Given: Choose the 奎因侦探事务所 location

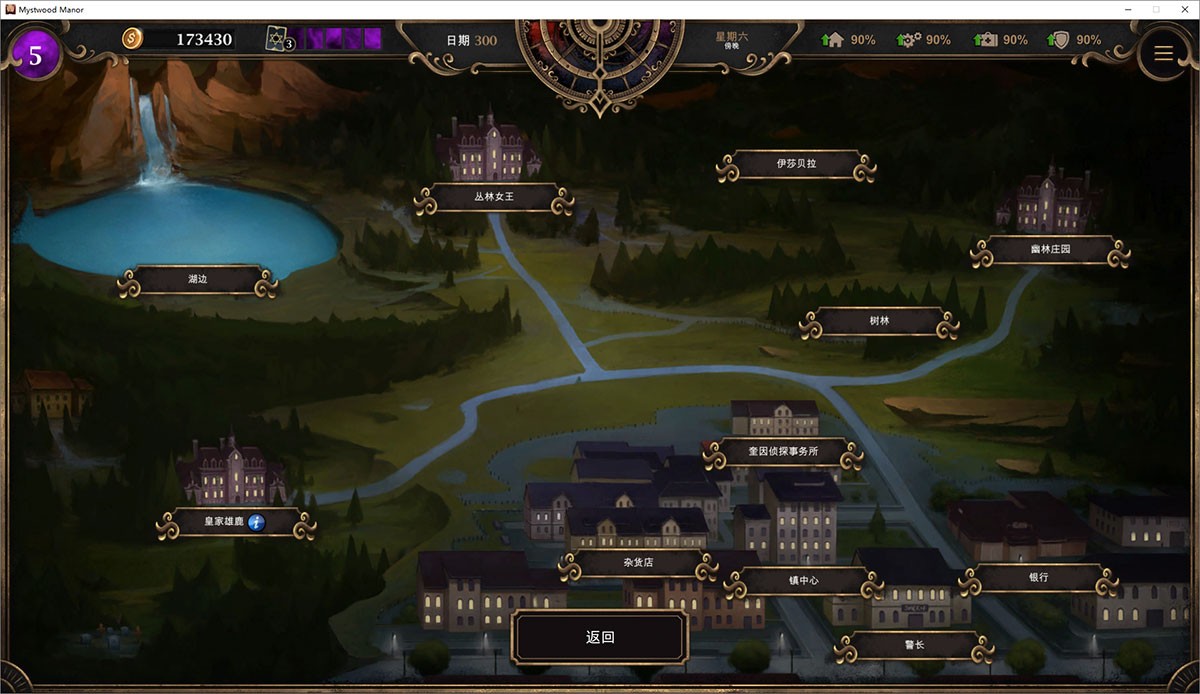Looking at the screenshot, I should (782, 452).
